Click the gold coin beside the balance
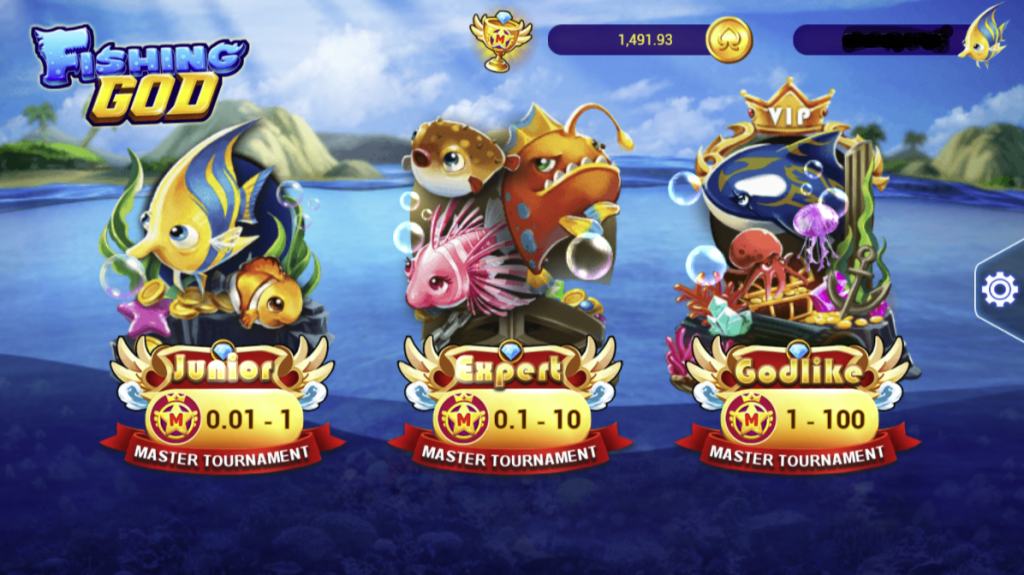 click(729, 40)
